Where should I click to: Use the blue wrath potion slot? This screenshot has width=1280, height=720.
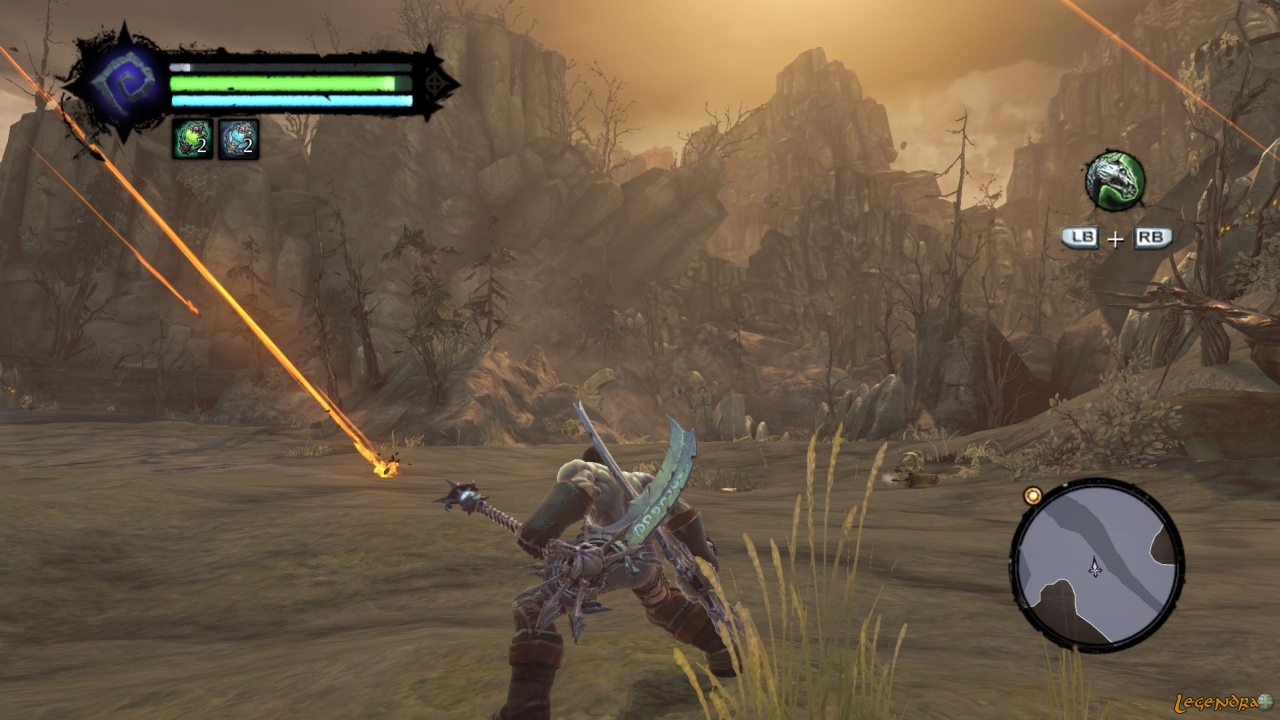click(x=239, y=139)
